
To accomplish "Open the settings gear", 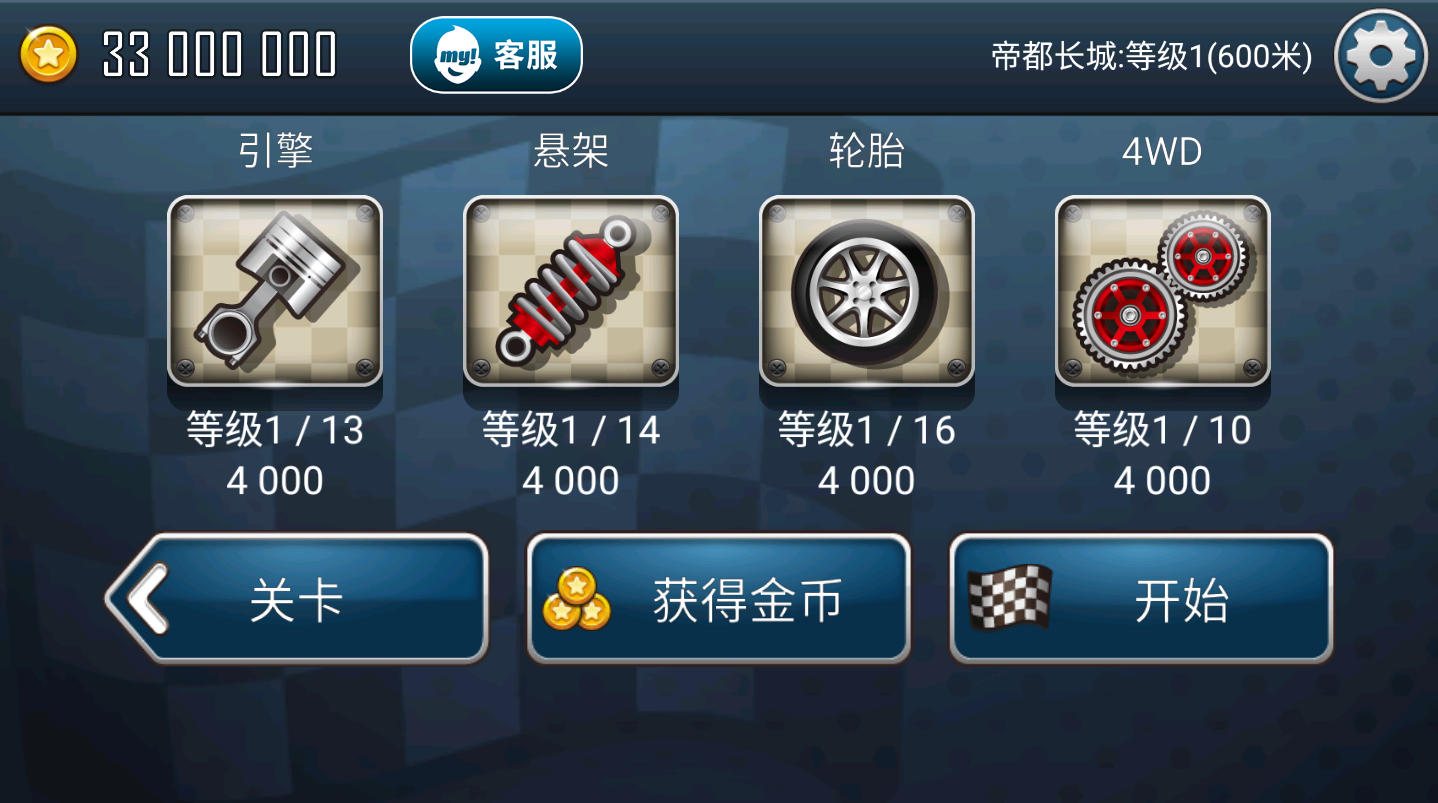I will click(1380, 55).
